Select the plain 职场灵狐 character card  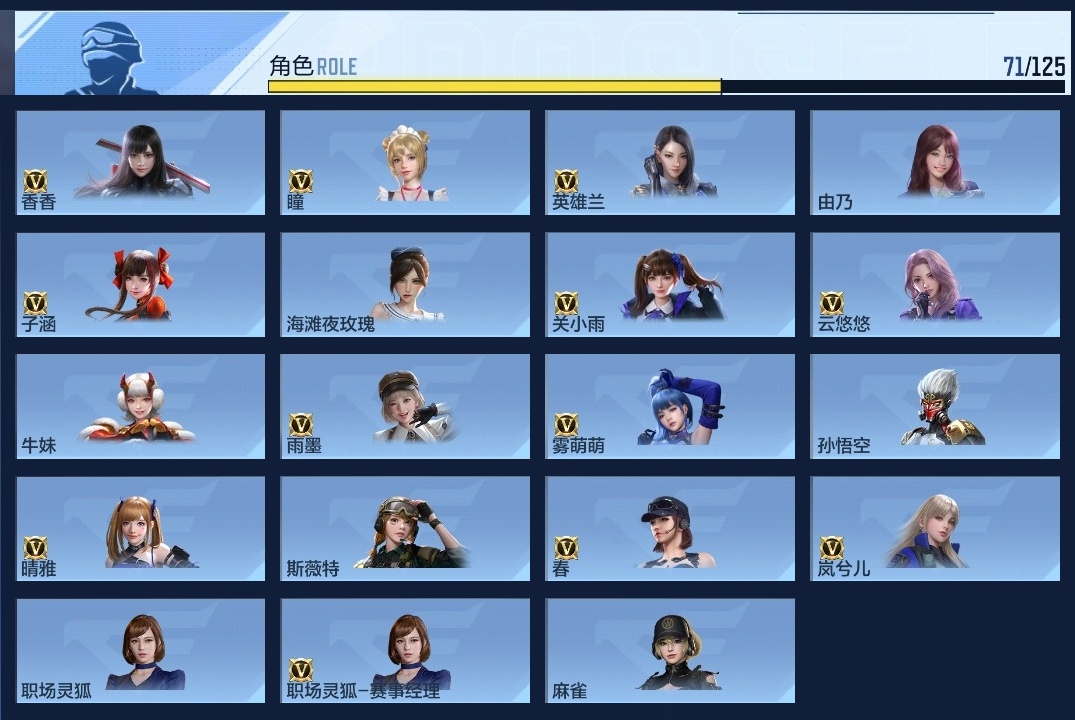point(141,651)
